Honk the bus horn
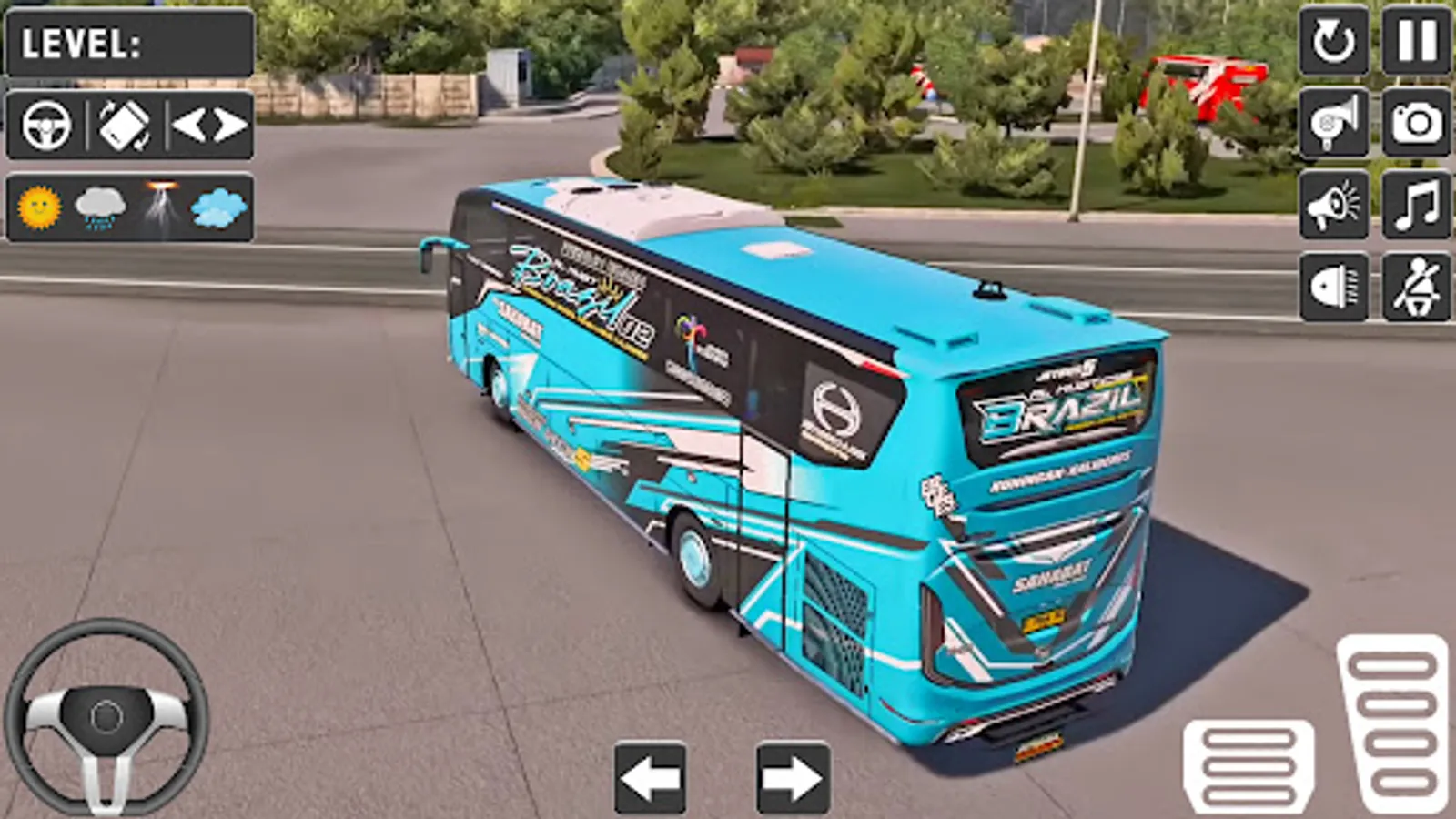 point(1332,124)
